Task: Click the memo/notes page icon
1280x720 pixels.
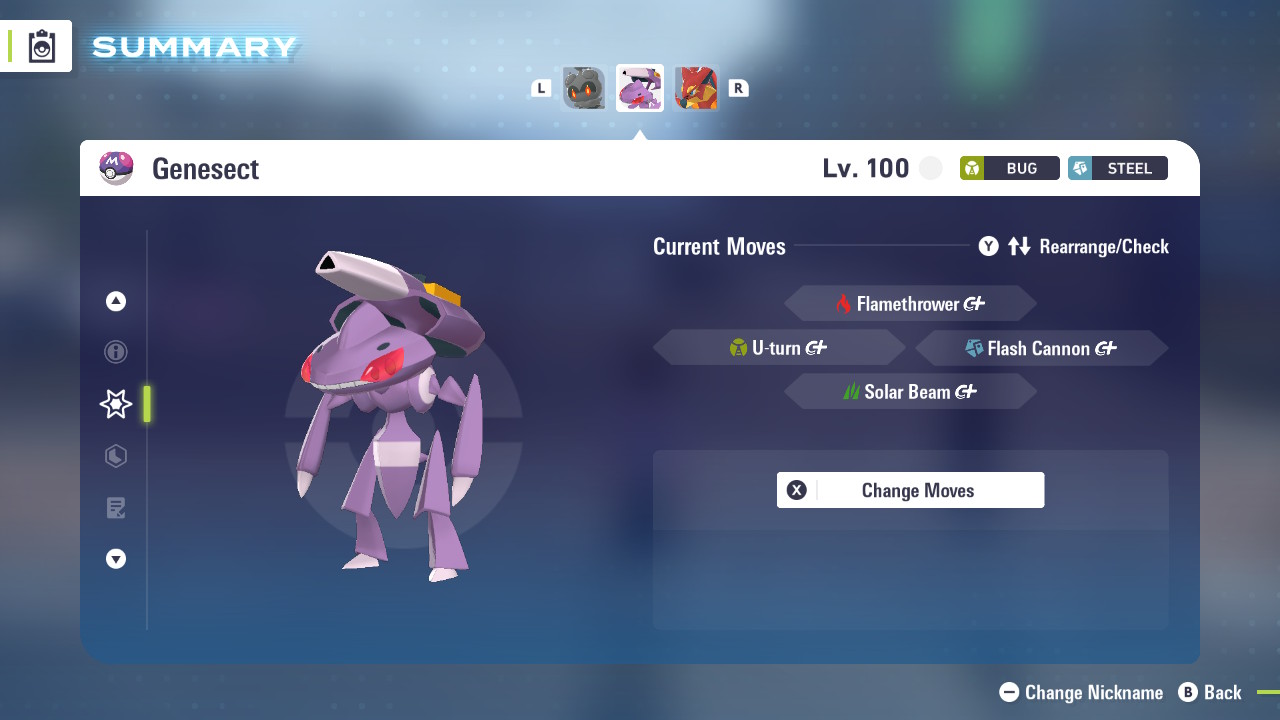Action: coord(115,508)
